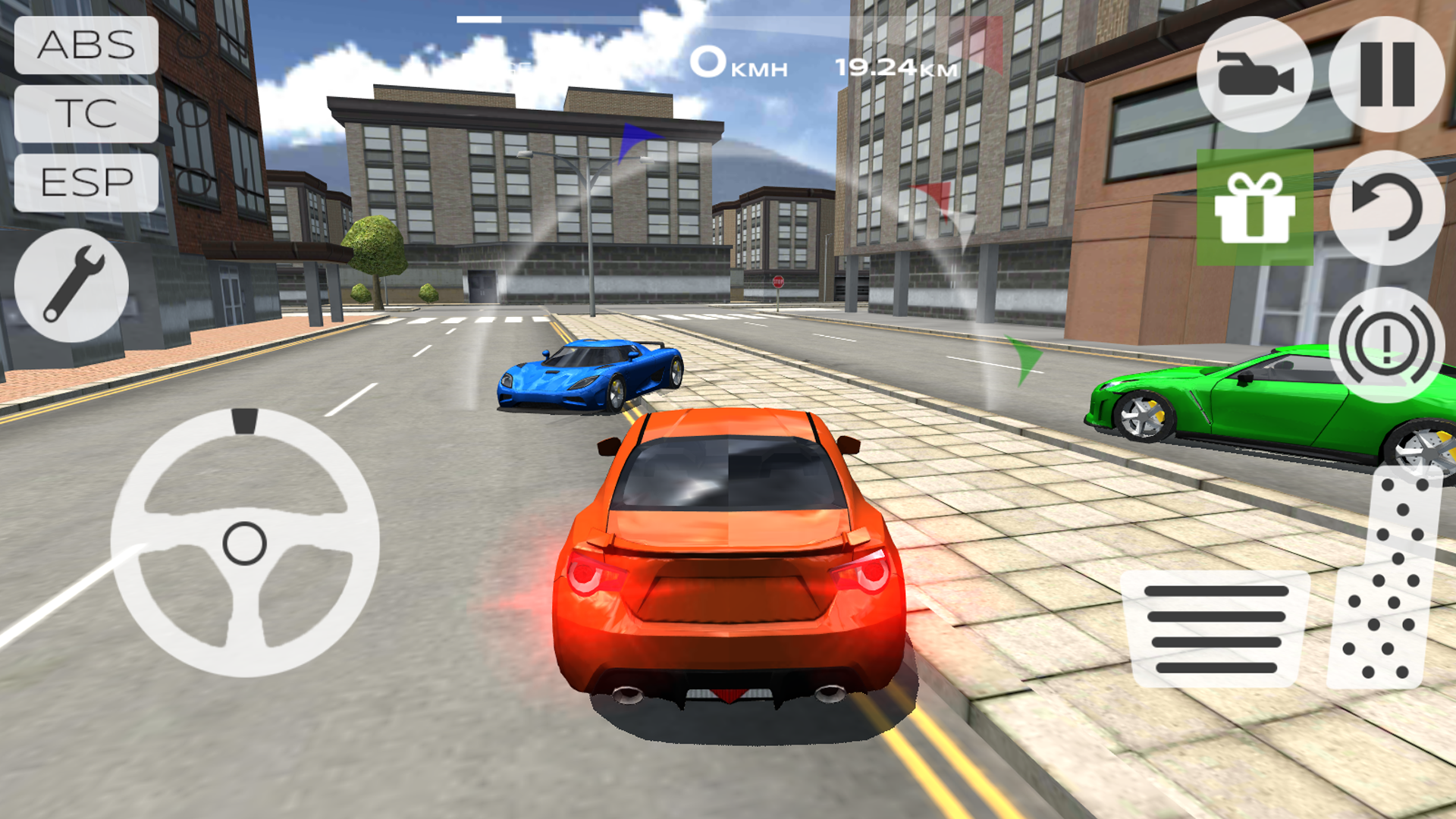Select the orange player car

[x=728, y=576]
